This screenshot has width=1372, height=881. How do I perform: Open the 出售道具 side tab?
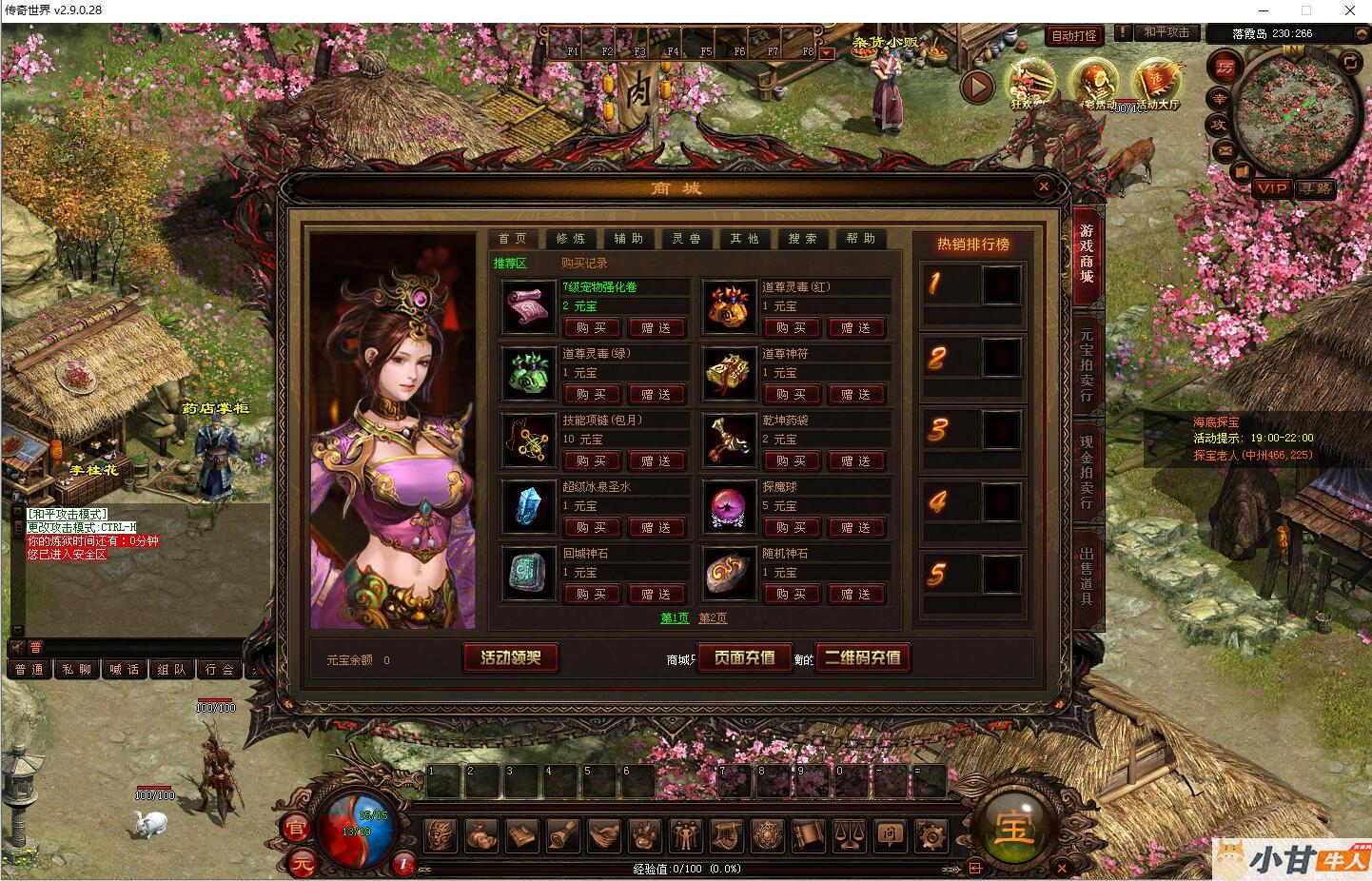click(x=1087, y=577)
